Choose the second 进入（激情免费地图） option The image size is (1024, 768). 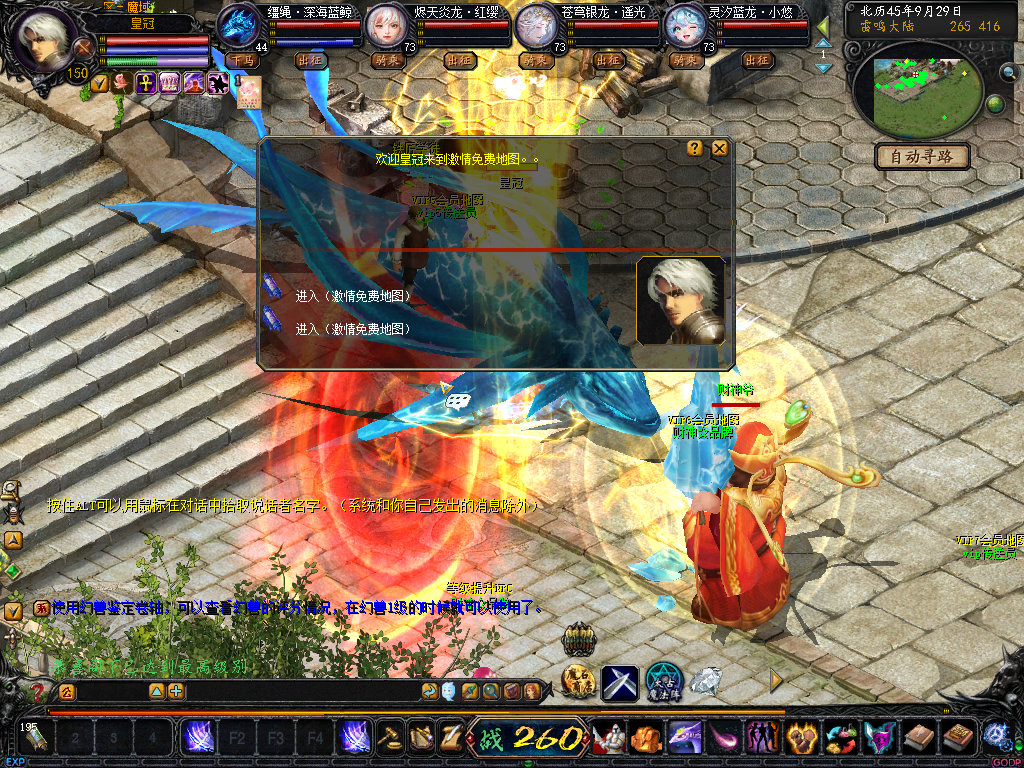[352, 328]
